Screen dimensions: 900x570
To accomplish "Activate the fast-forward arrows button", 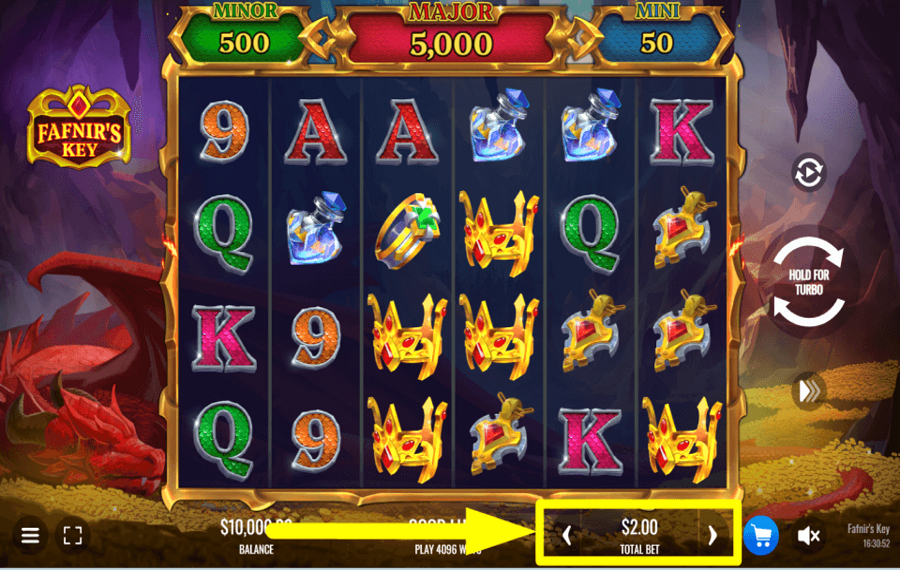I will click(808, 391).
